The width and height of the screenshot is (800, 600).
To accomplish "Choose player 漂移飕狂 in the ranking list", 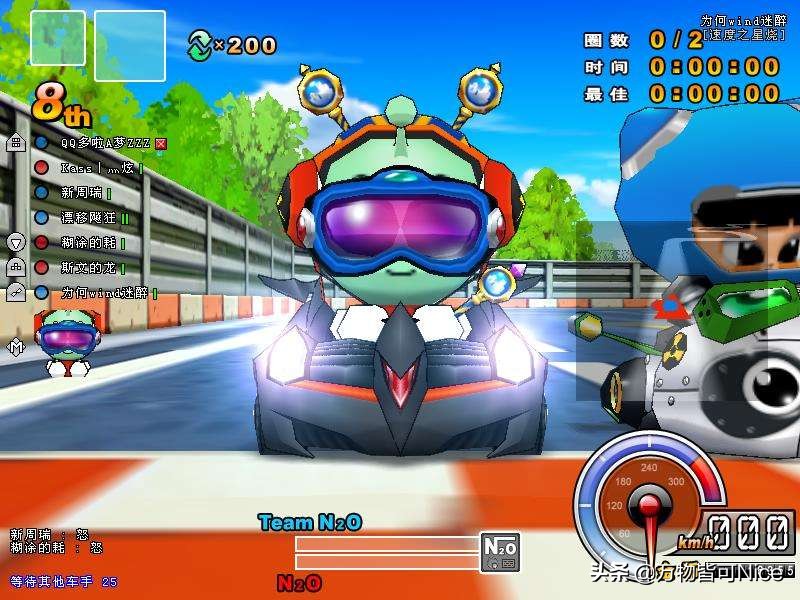I will pos(88,217).
